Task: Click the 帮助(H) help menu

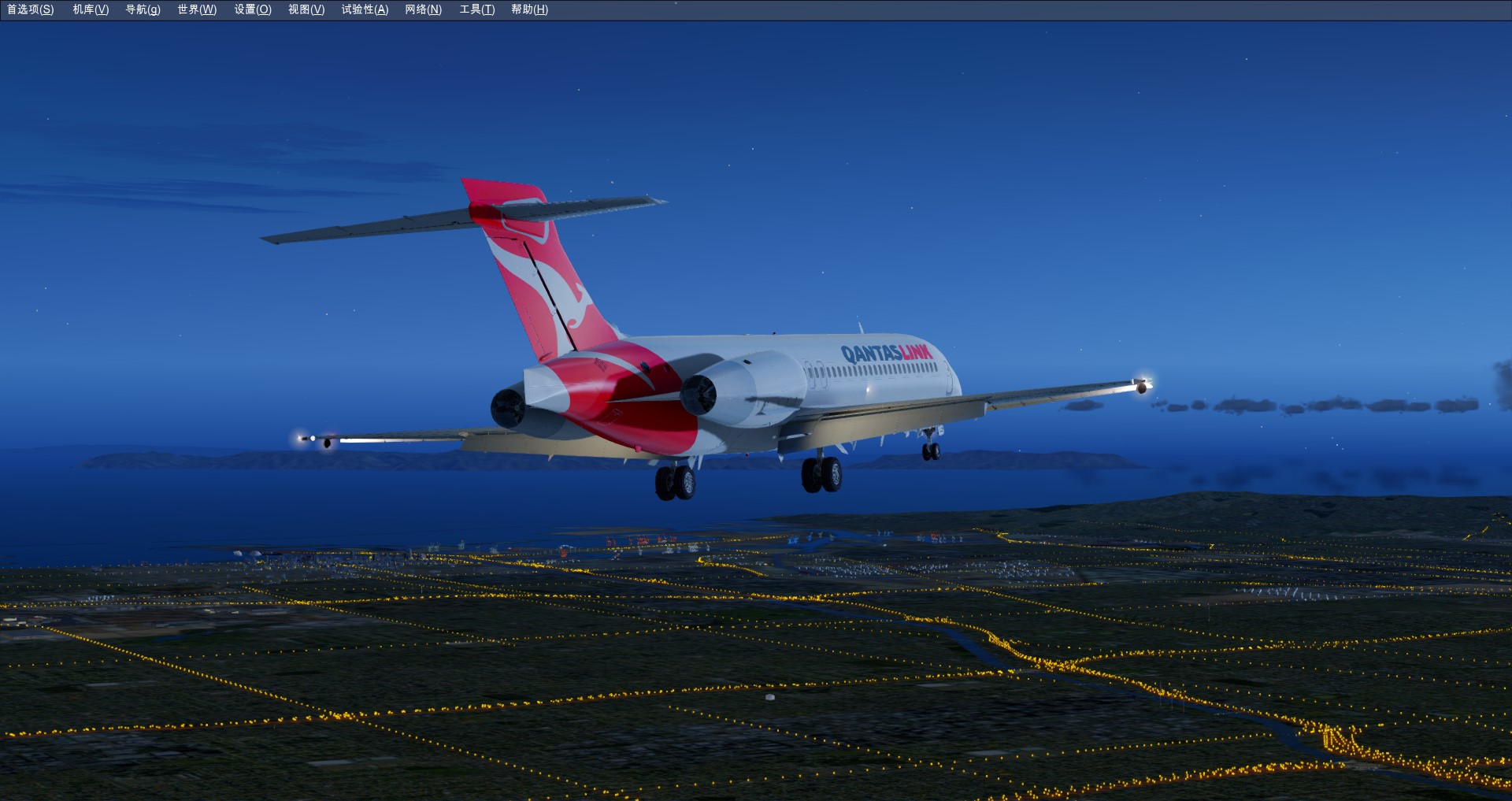Action: coord(529,9)
